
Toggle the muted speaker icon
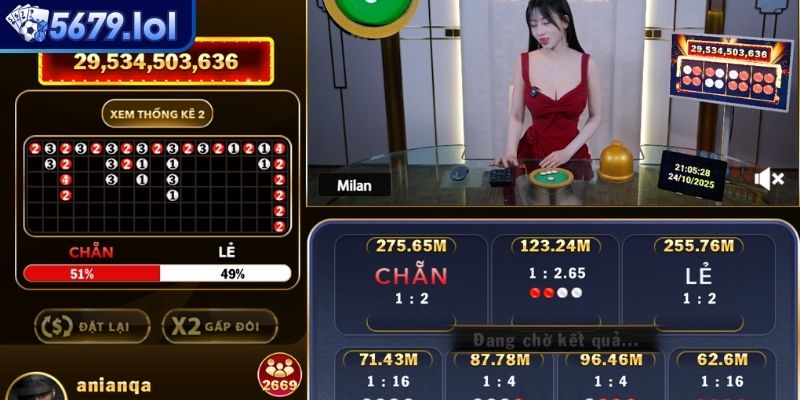point(769,178)
